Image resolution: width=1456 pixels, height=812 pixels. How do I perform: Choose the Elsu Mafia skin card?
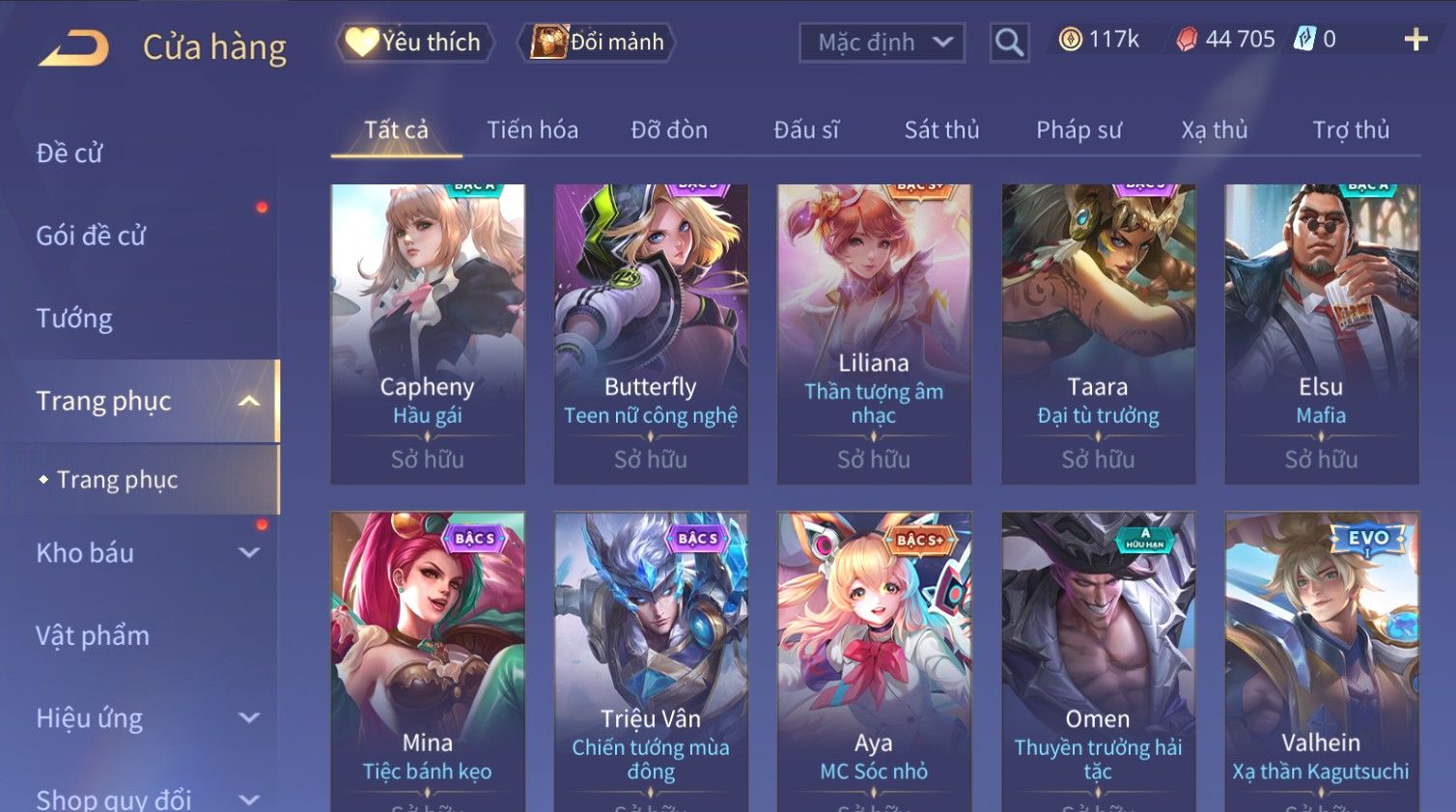pos(1321,333)
